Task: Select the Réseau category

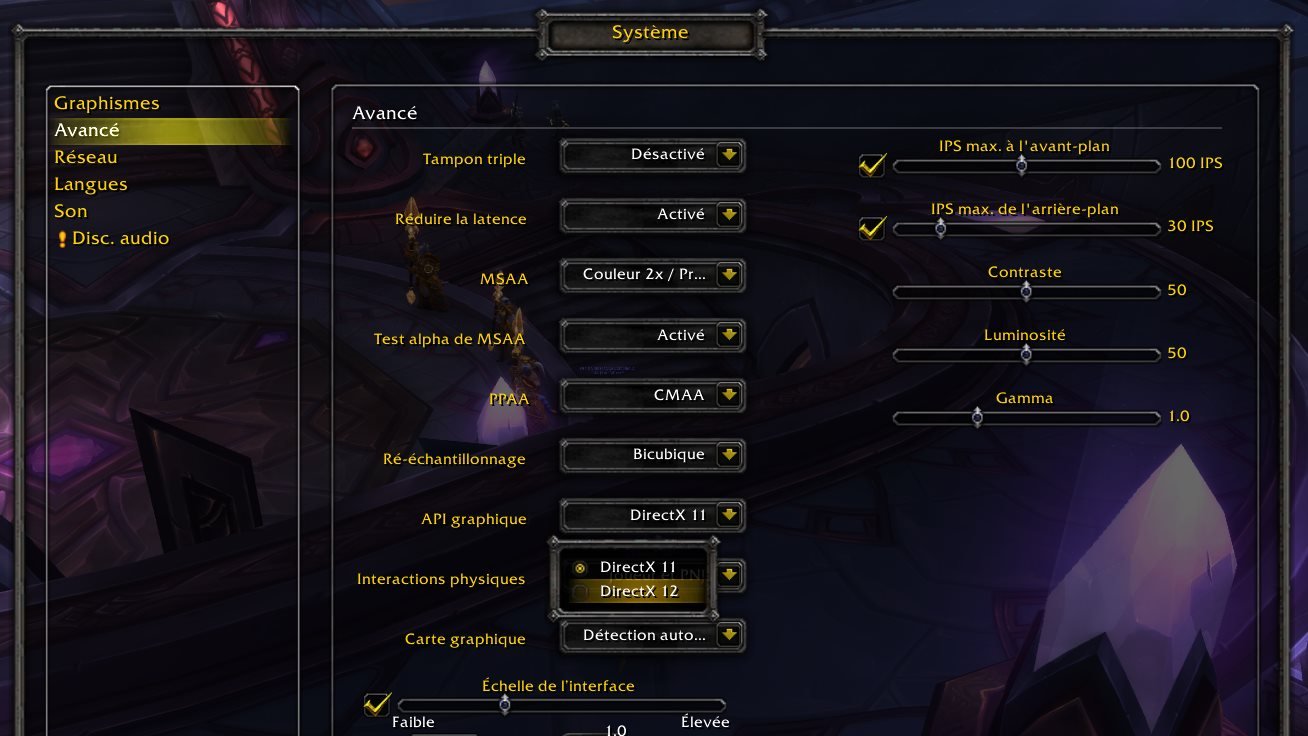Action: click(x=87, y=157)
